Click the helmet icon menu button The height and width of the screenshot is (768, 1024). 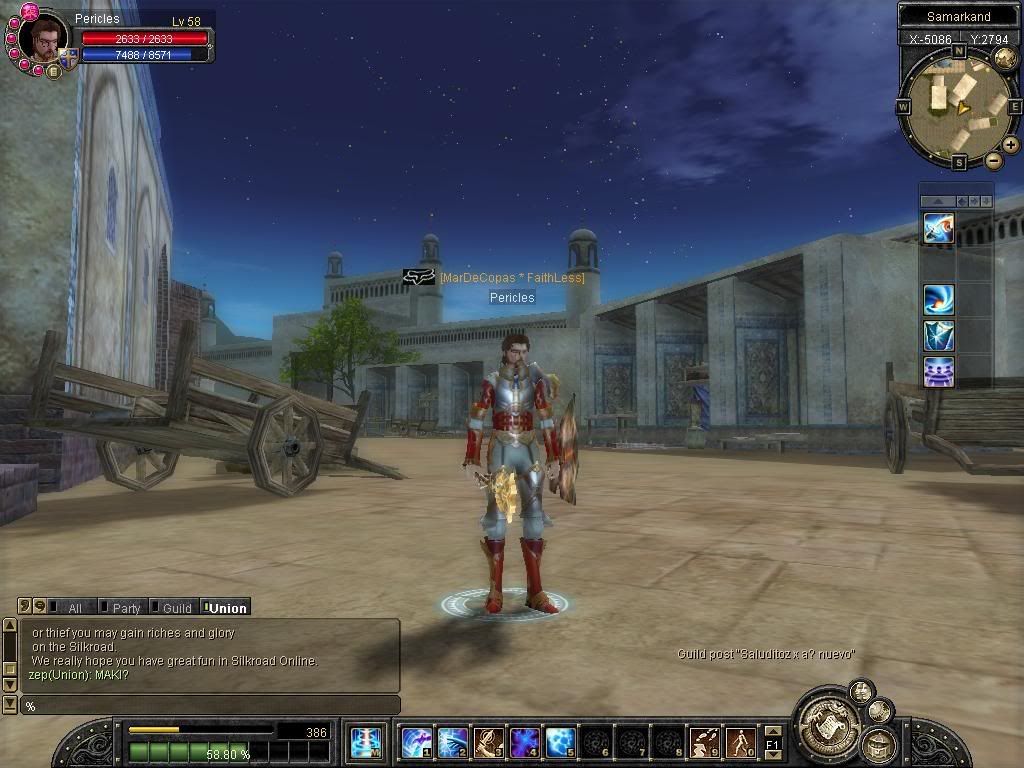click(878, 742)
